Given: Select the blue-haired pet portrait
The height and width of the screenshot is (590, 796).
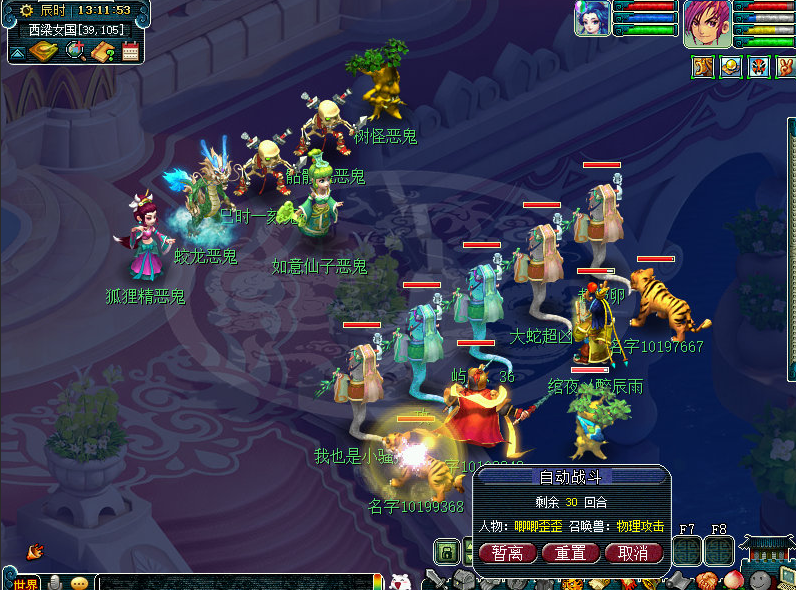Looking at the screenshot, I should [593, 19].
